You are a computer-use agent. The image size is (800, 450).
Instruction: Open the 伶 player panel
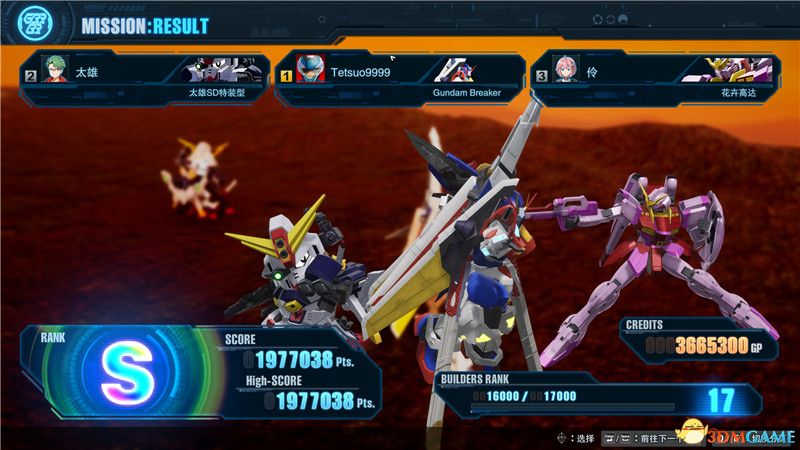pyautogui.click(x=655, y=78)
